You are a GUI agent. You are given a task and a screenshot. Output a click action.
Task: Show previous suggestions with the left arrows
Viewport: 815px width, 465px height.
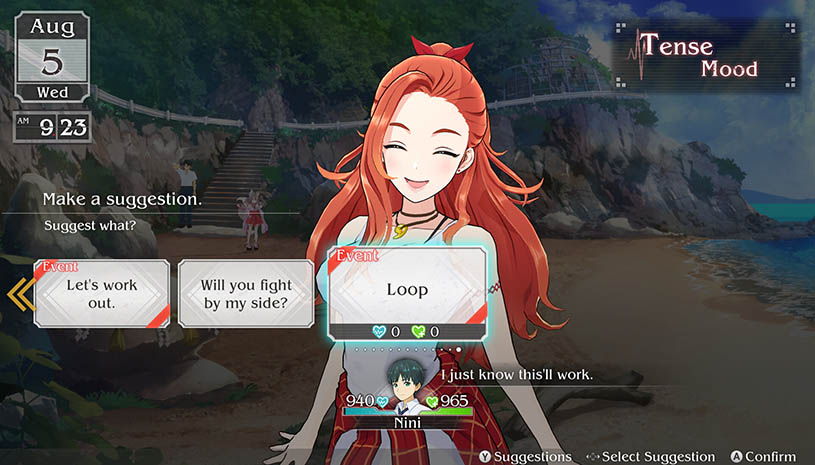[x=18, y=293]
